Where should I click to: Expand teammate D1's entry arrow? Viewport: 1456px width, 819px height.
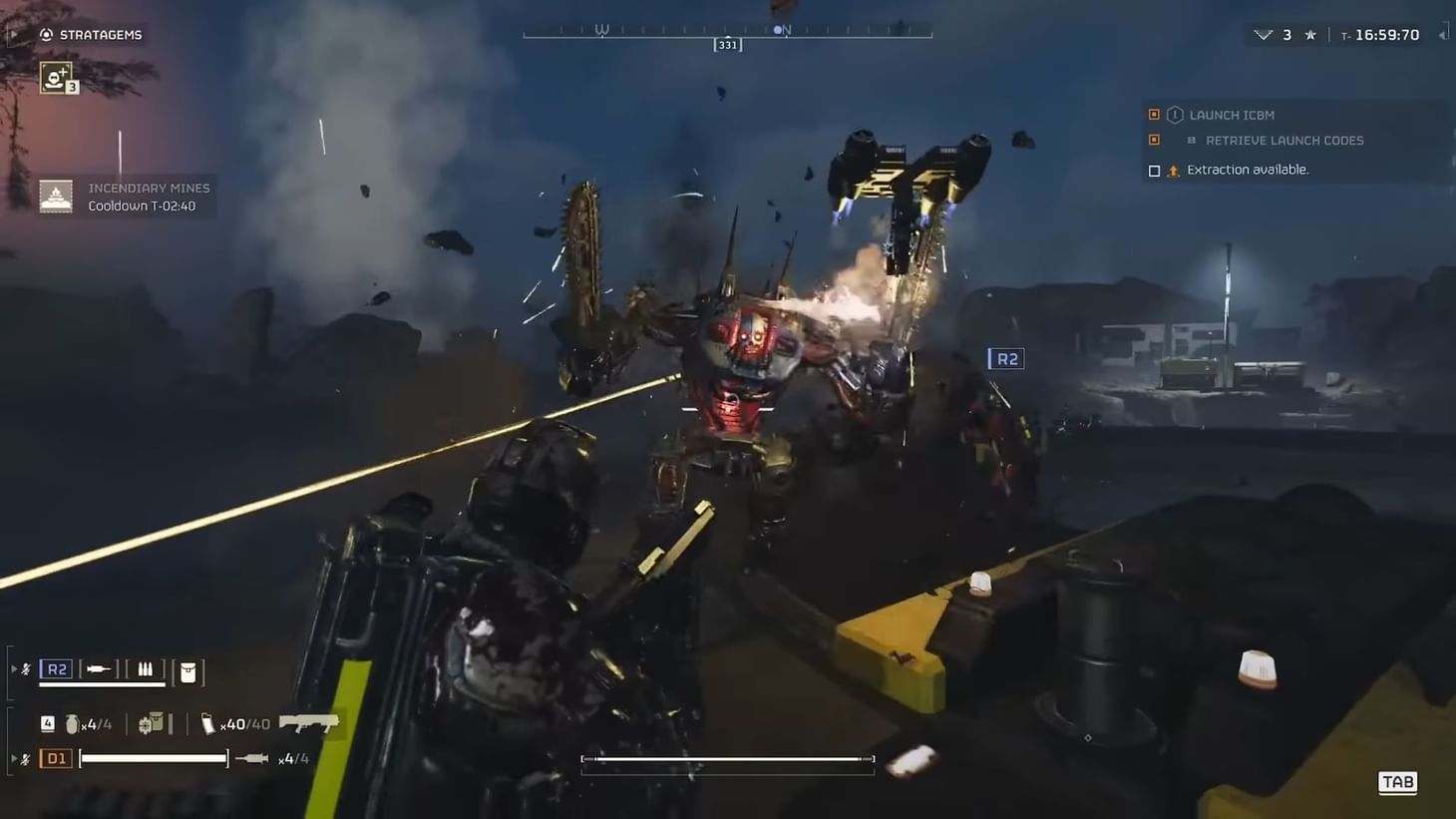tap(14, 758)
